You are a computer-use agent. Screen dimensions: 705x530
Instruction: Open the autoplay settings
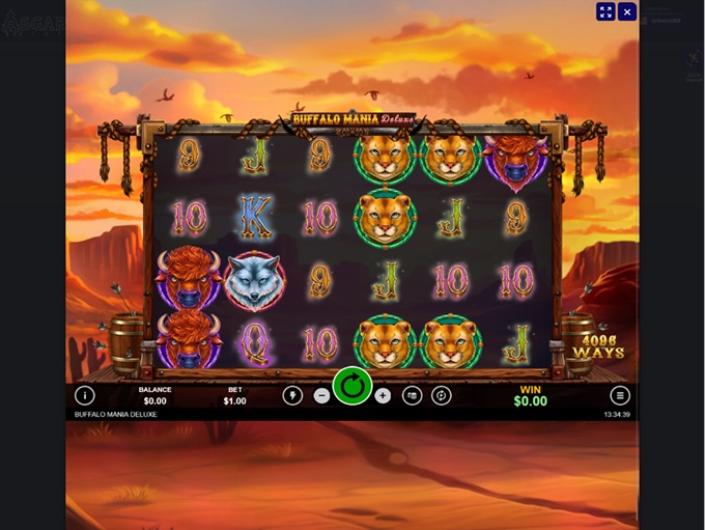click(x=441, y=395)
